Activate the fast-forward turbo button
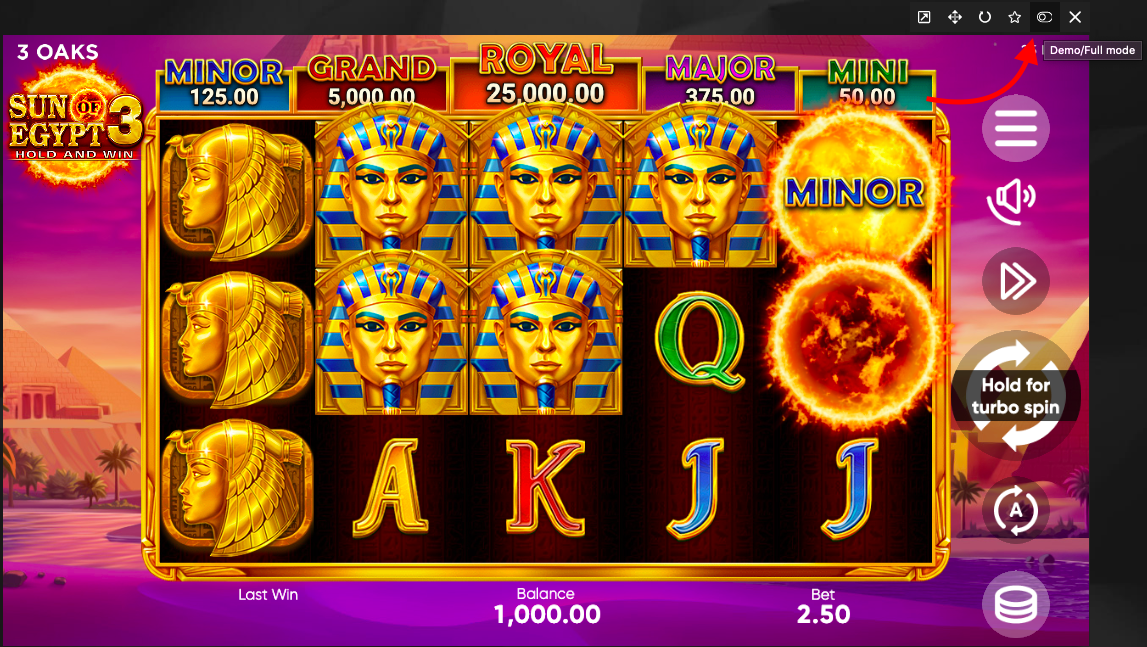Screen dimensions: 1147x647 coord(1015,281)
